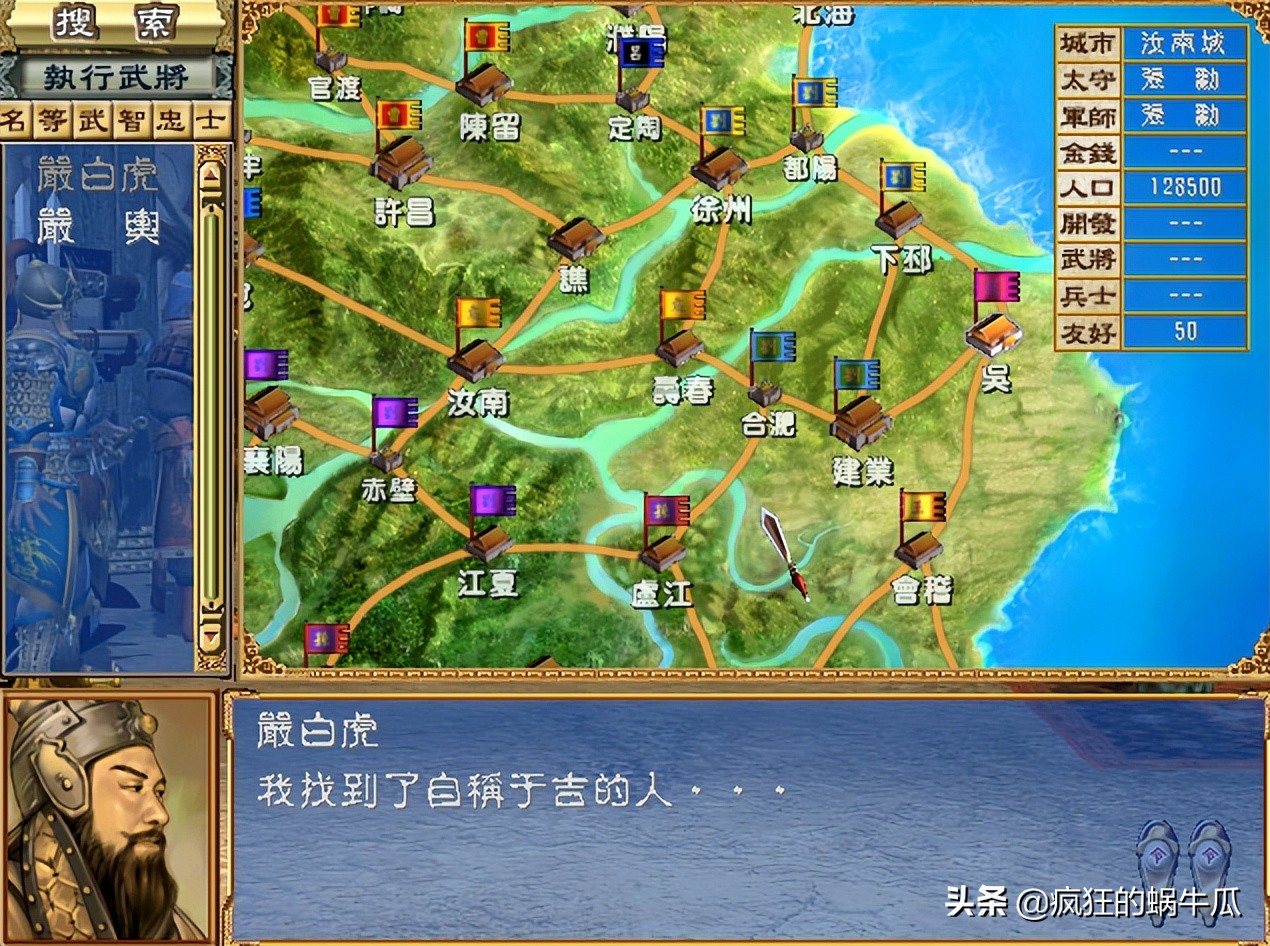Viewport: 1270px width, 946px height.
Task: Pick 建業 city on the map
Action: pyautogui.click(x=860, y=423)
